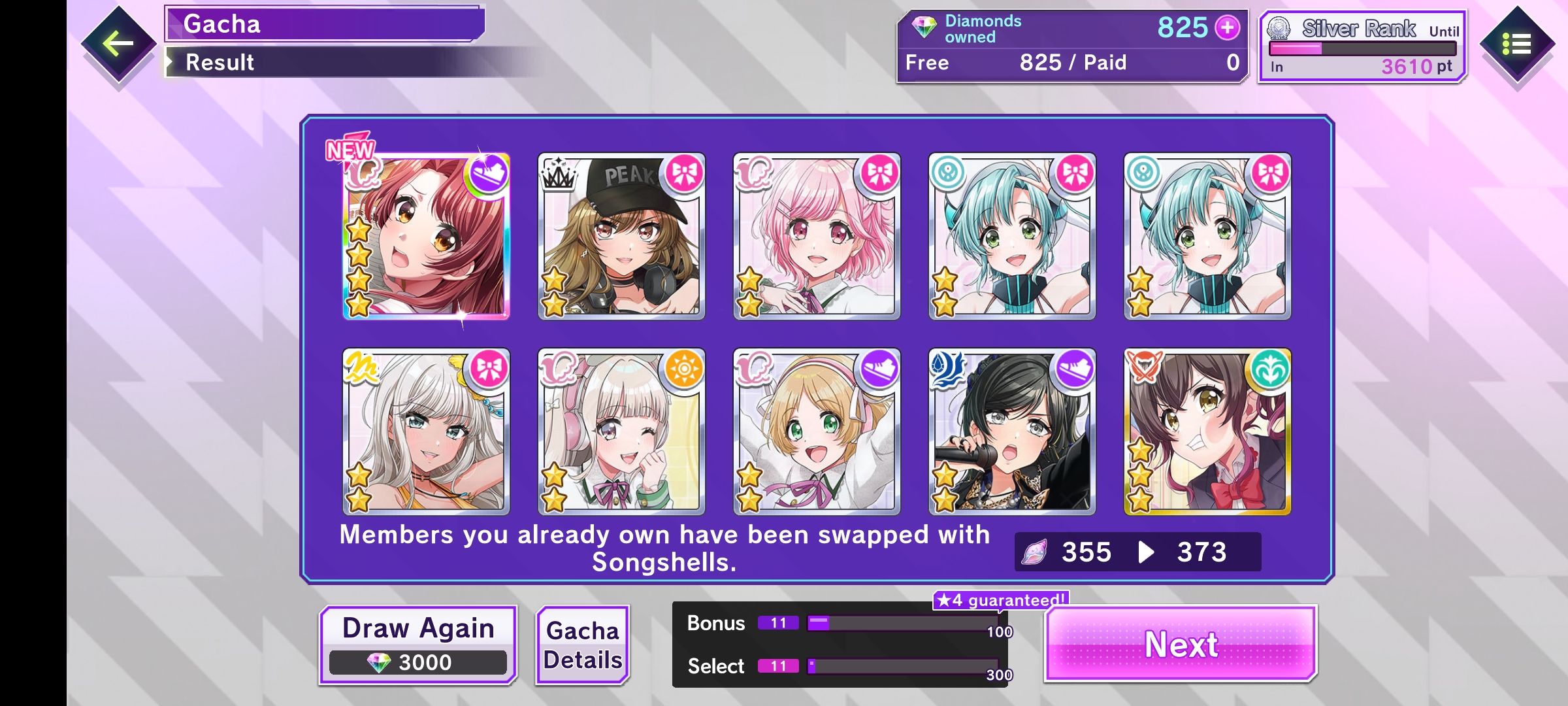Select the winking girl with pink headphones
This screenshot has height=706, width=1568.
pos(621,432)
